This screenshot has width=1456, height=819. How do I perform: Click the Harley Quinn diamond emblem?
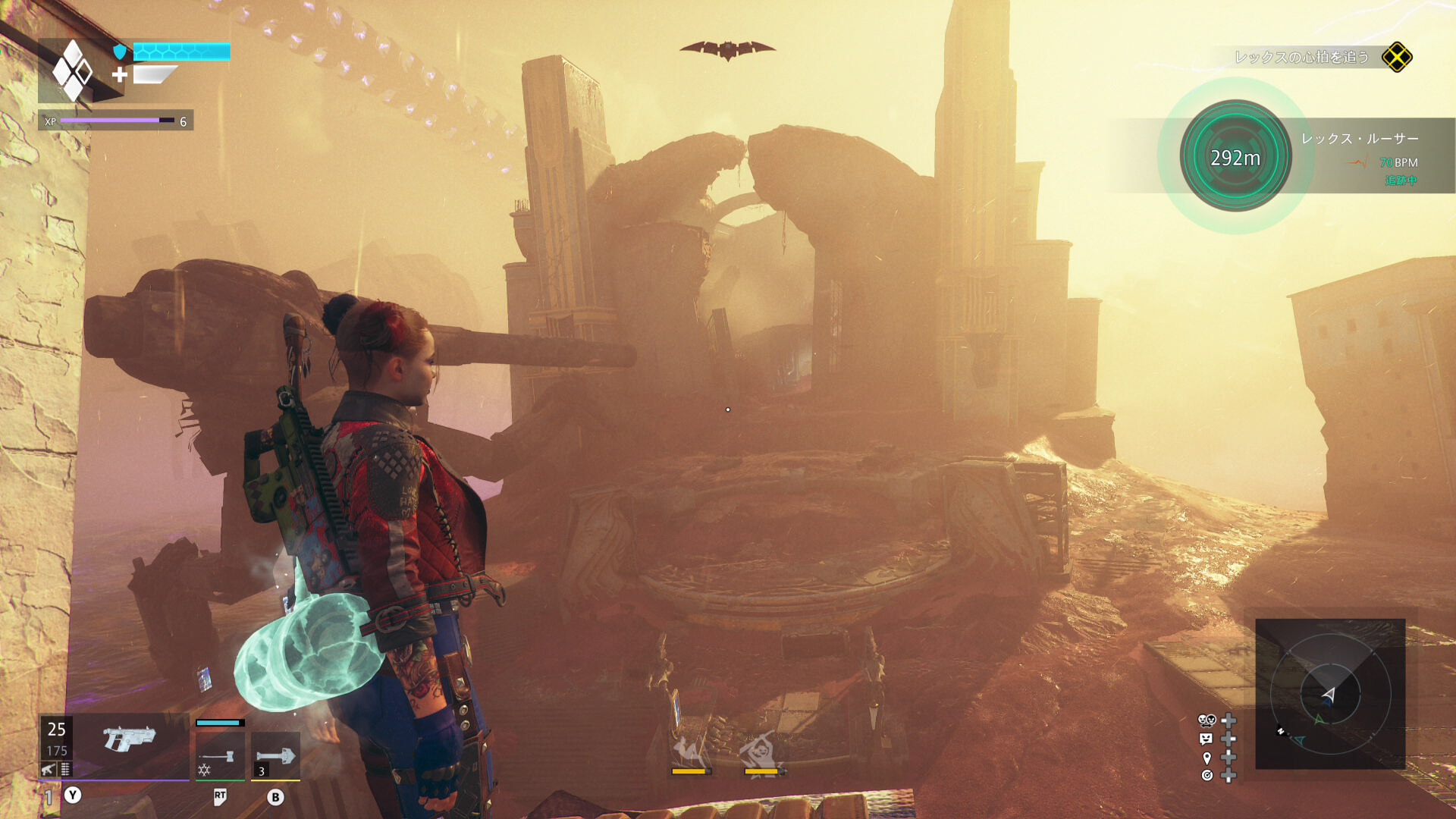pos(73,72)
